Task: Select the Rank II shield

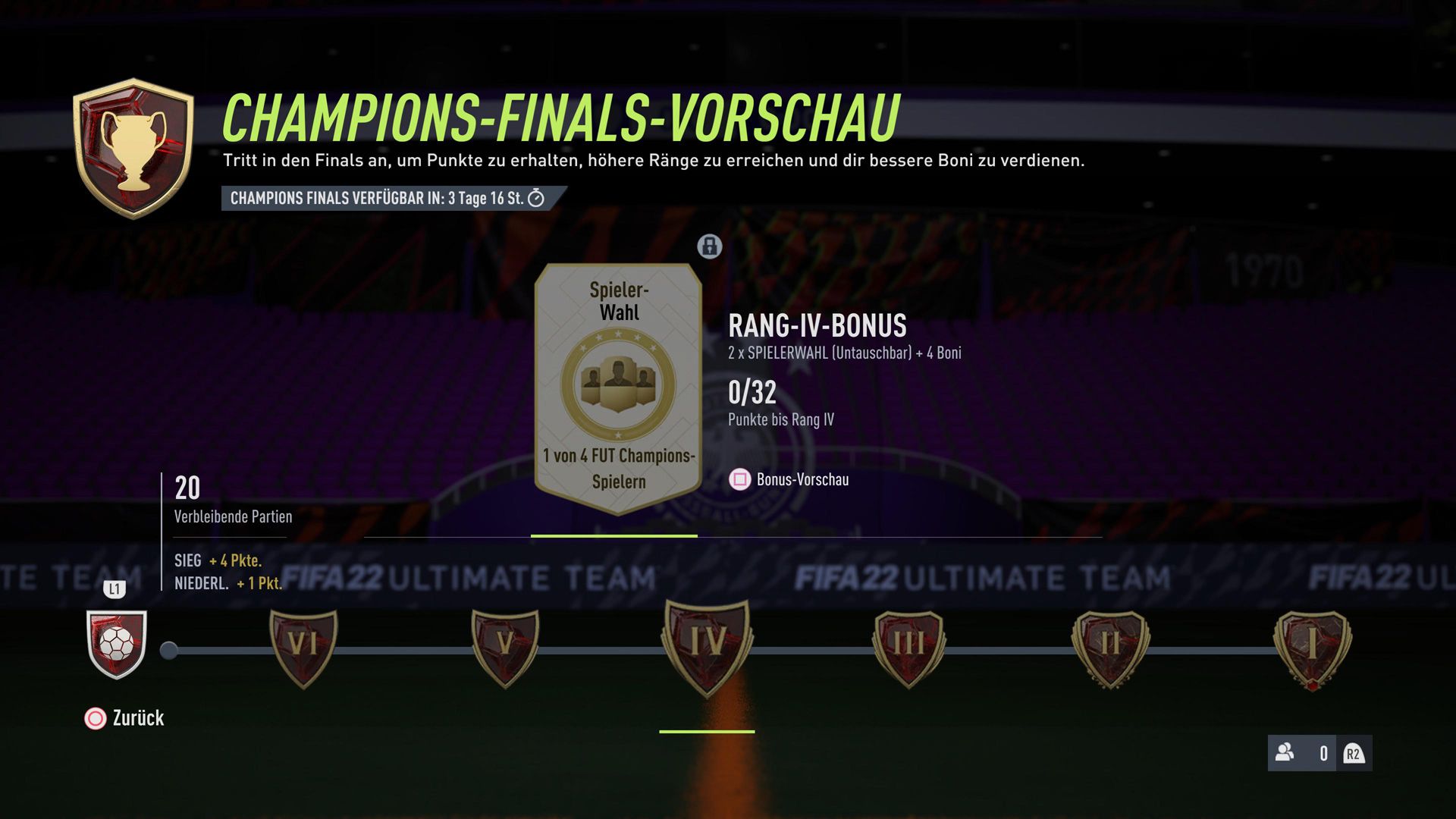Action: [1109, 648]
